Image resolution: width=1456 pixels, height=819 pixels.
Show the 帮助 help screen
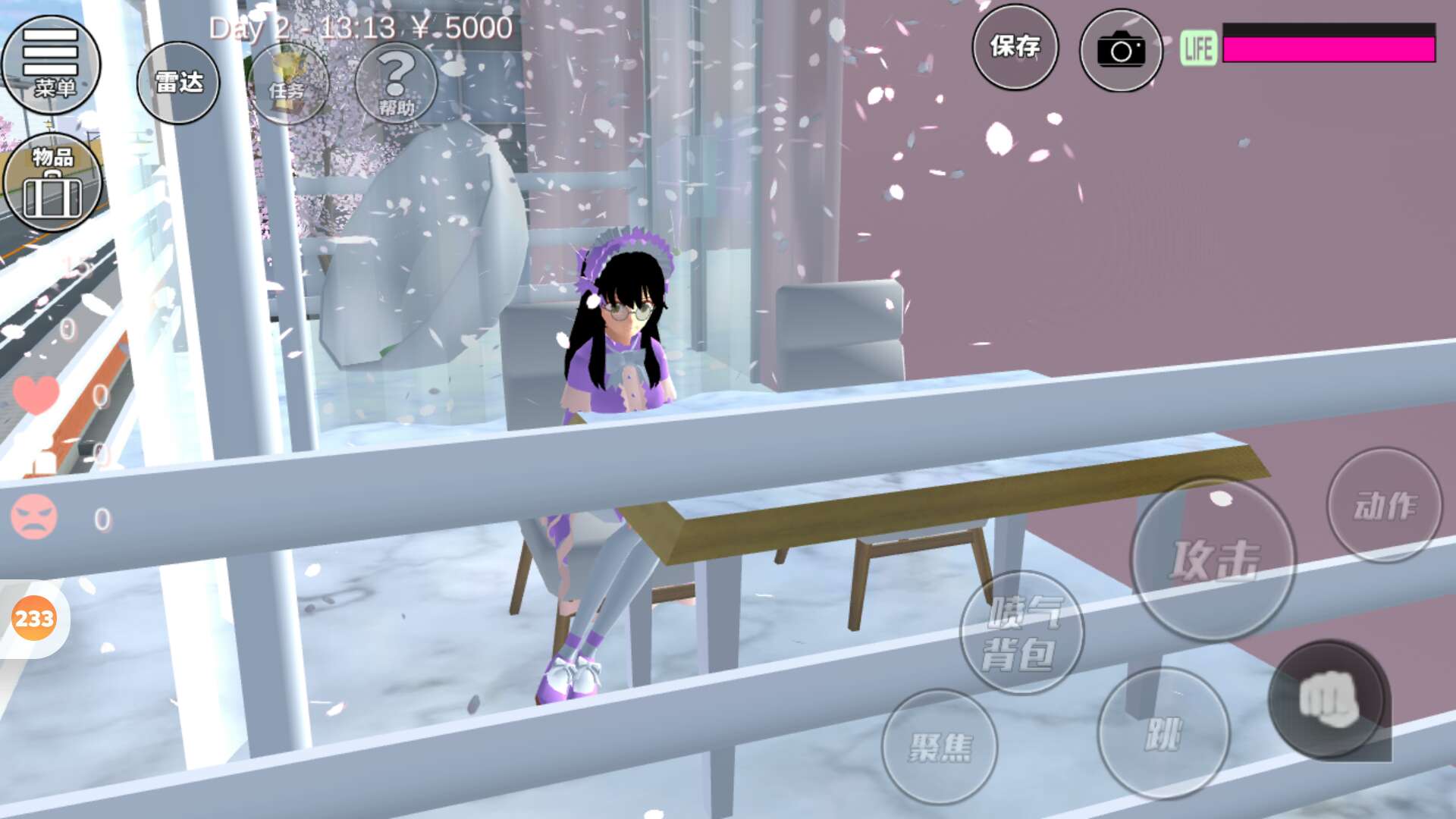396,83
